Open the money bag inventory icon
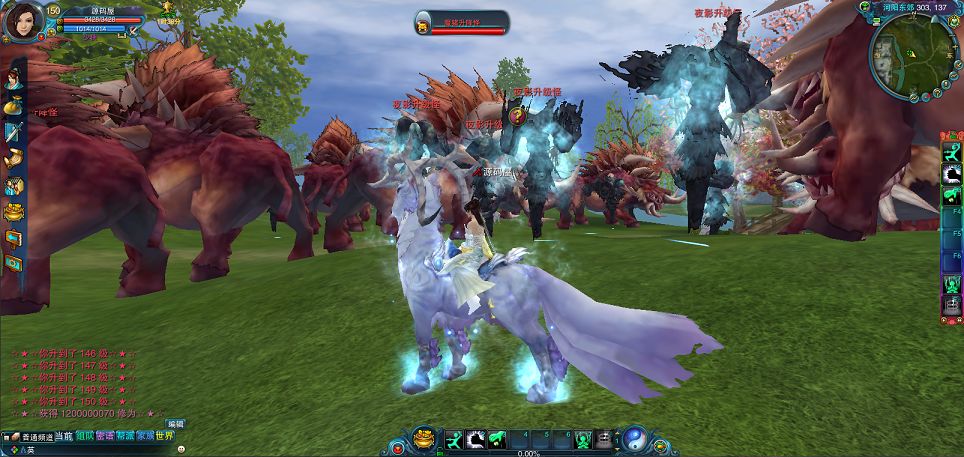Image resolution: width=964 pixels, height=457 pixels. (x=13, y=104)
